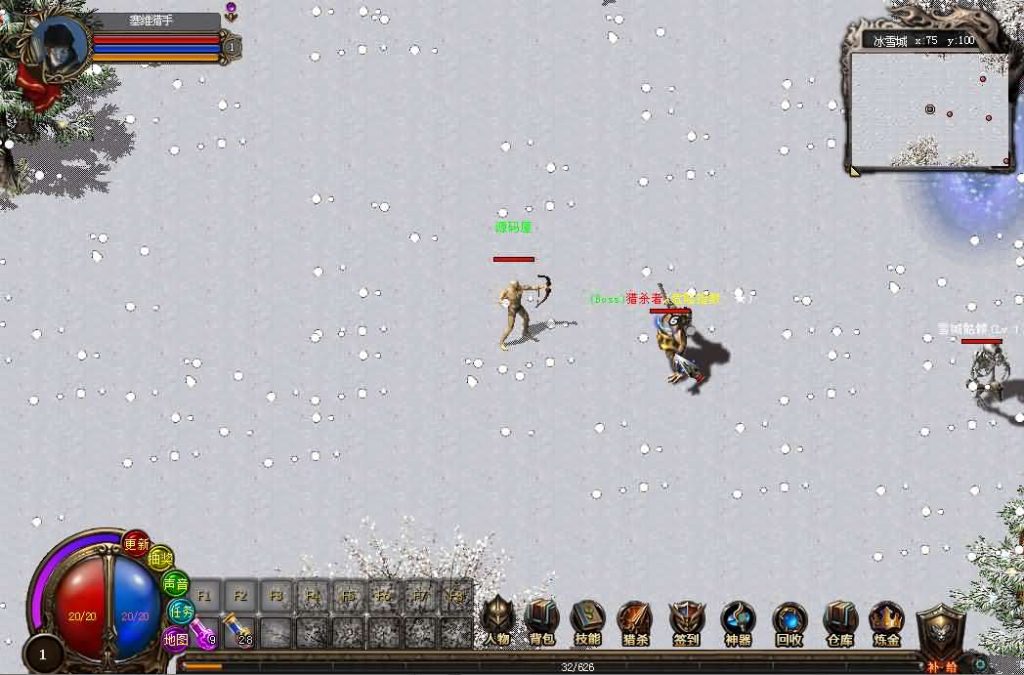Use the blue potion slot showing 28
1024x675 pixels.
click(x=239, y=632)
